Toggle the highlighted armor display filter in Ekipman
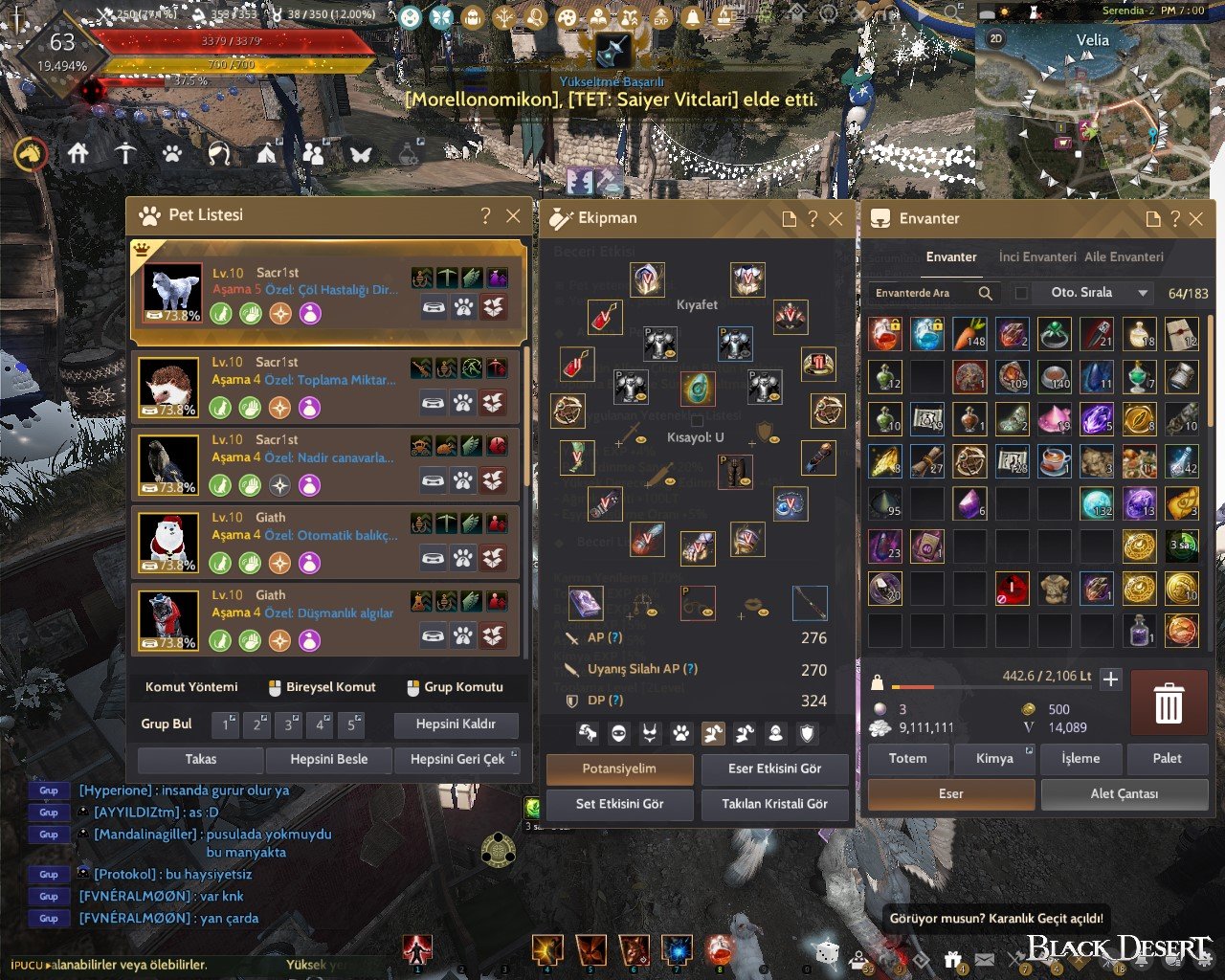Image resolution: width=1225 pixels, height=980 pixels. pyautogui.click(x=715, y=732)
